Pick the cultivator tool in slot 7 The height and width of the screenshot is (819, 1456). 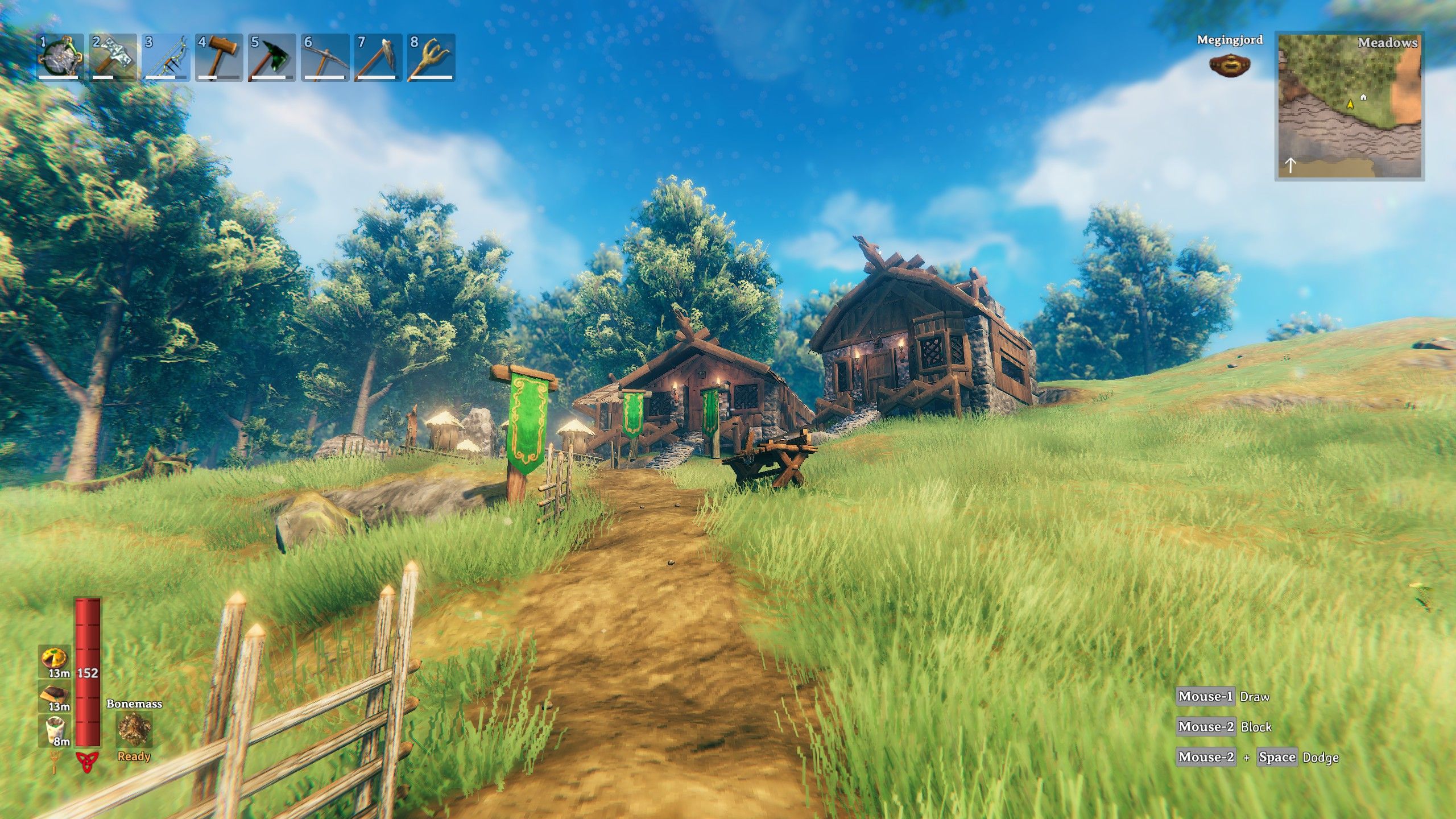[x=378, y=57]
